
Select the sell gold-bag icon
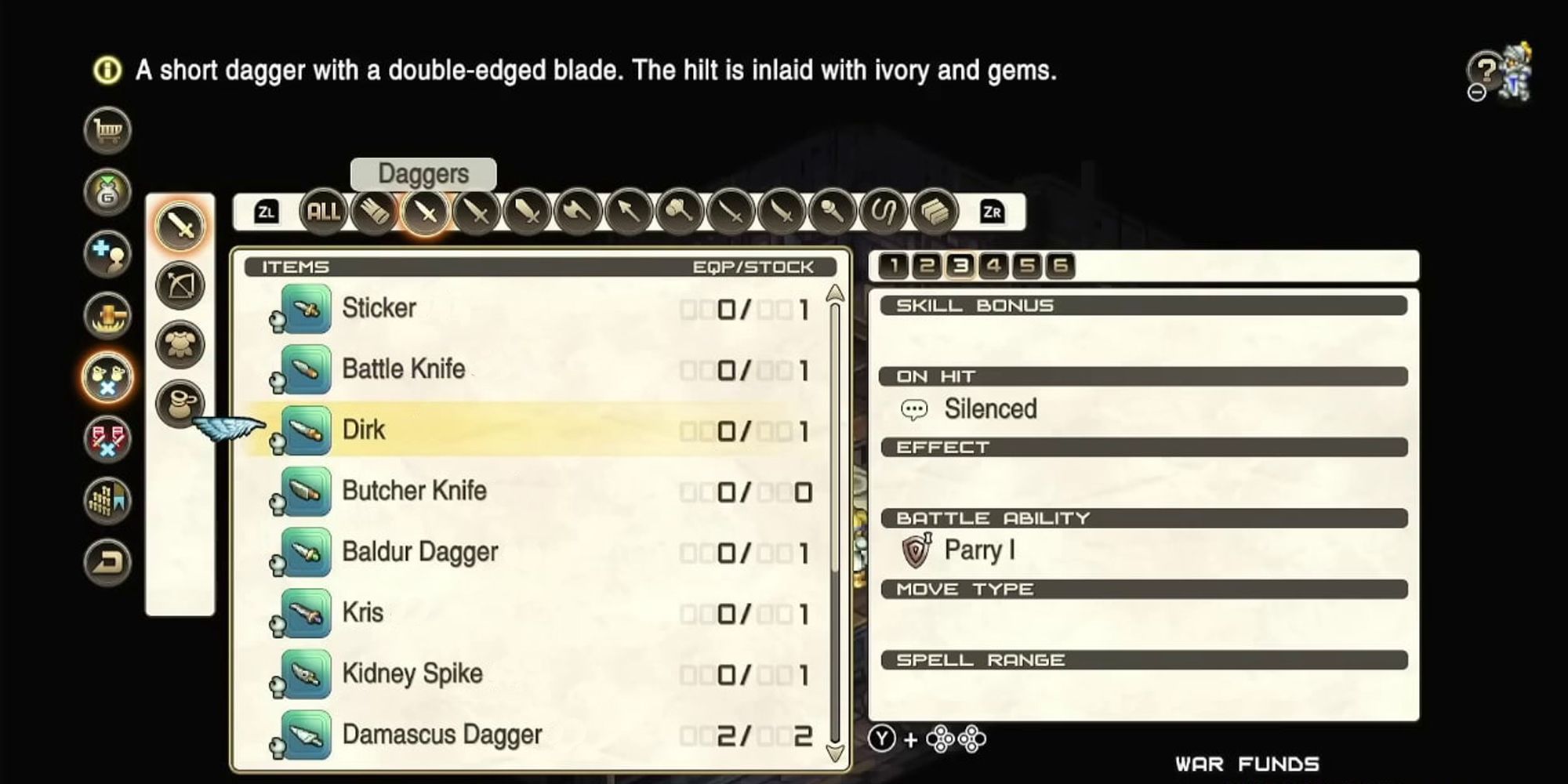tap(107, 191)
